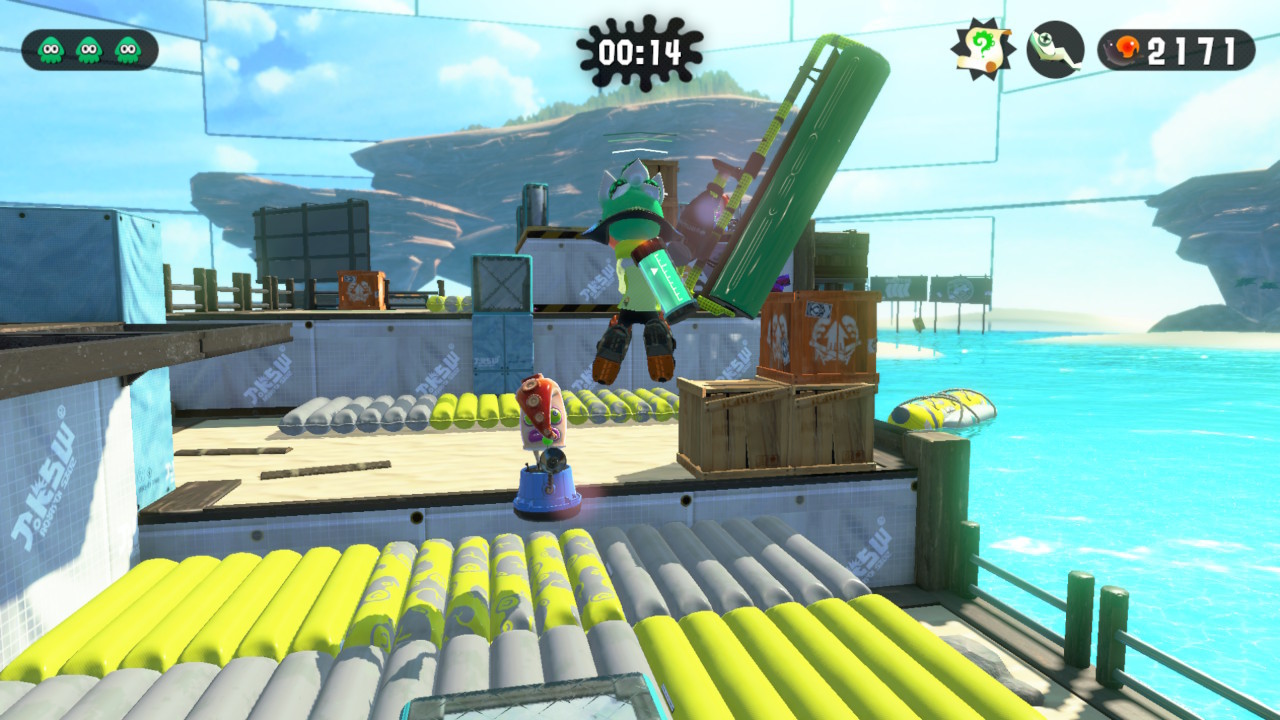Click the key above the launchpad
This screenshot has width=1280, height=720.
pos(552,460)
